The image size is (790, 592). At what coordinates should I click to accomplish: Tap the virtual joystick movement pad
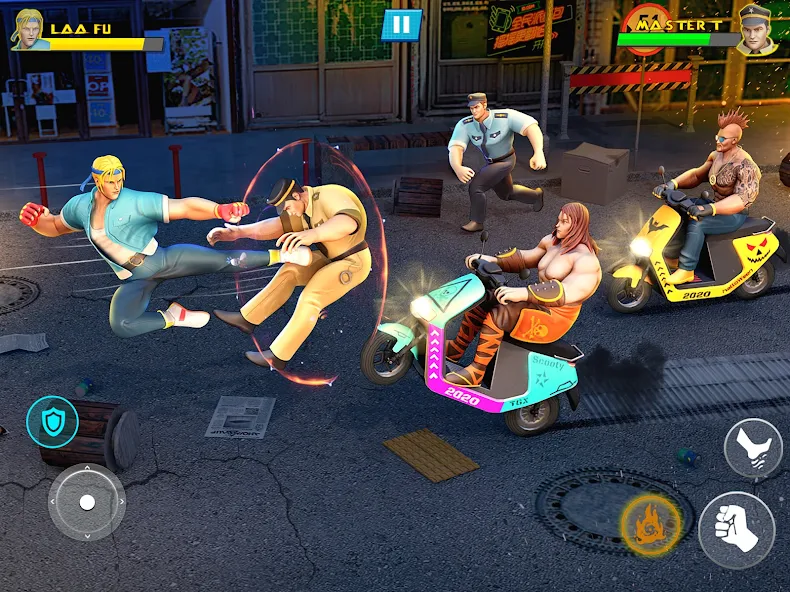tap(87, 502)
